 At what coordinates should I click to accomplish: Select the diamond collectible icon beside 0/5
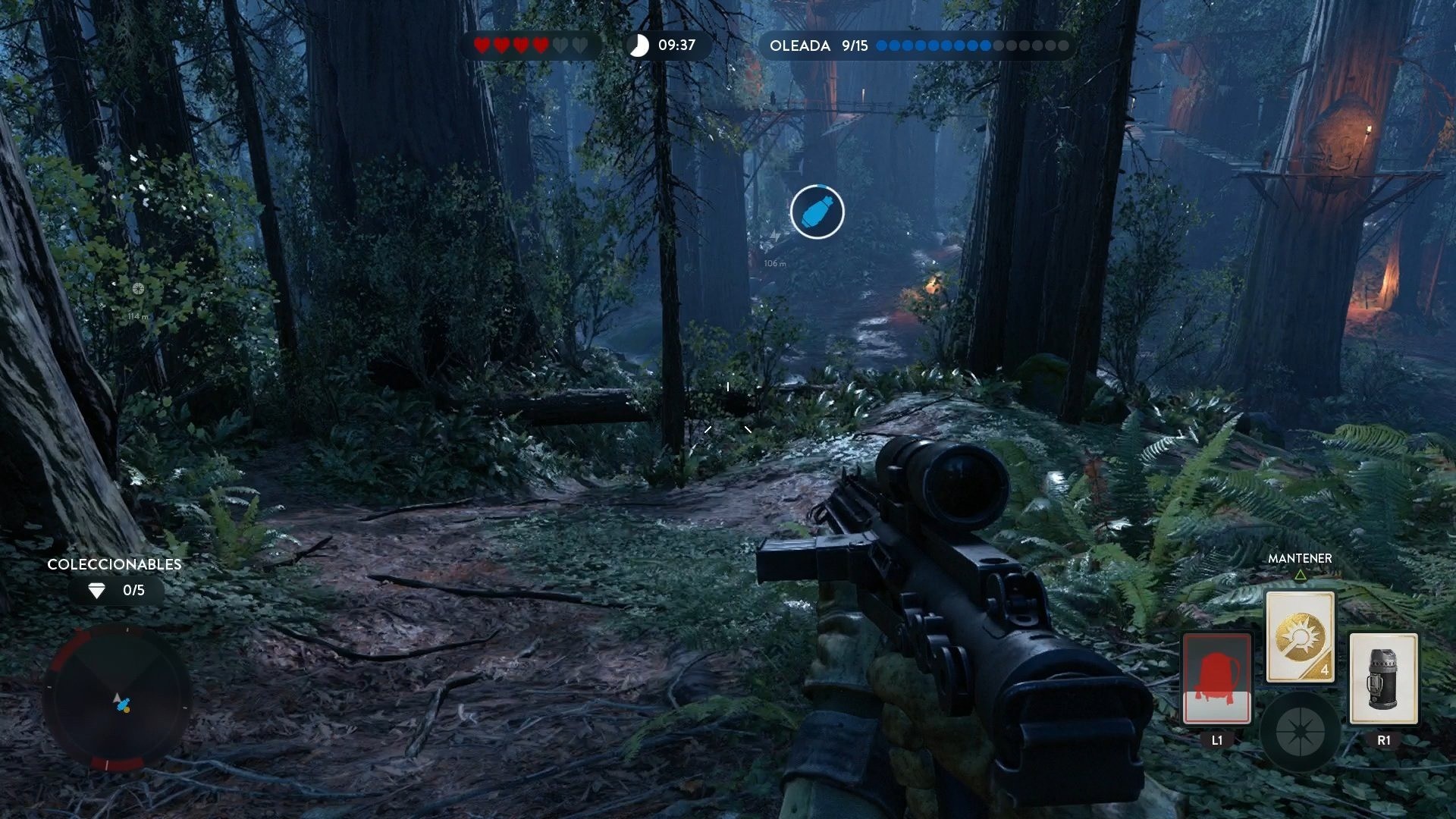97,591
